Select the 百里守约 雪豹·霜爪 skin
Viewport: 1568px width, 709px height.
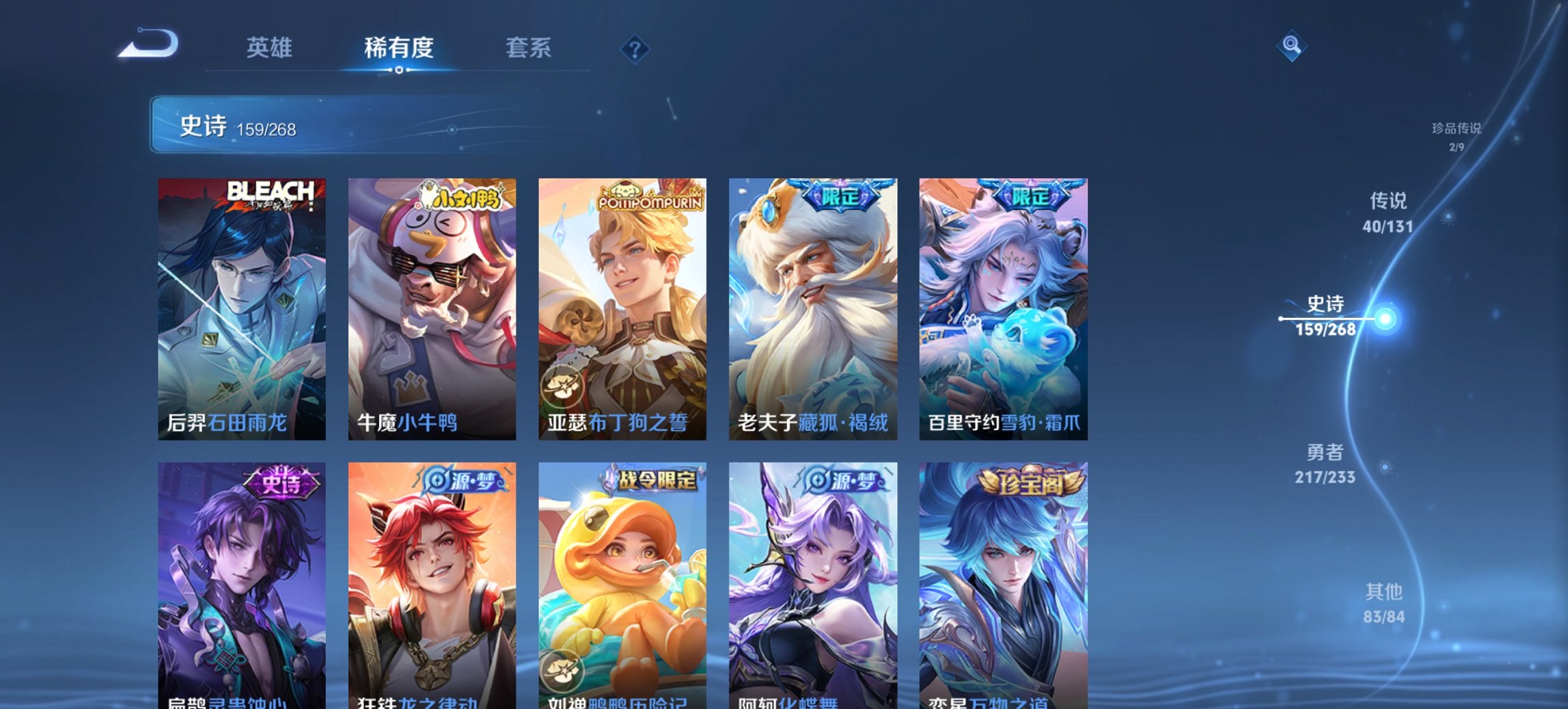click(1002, 308)
